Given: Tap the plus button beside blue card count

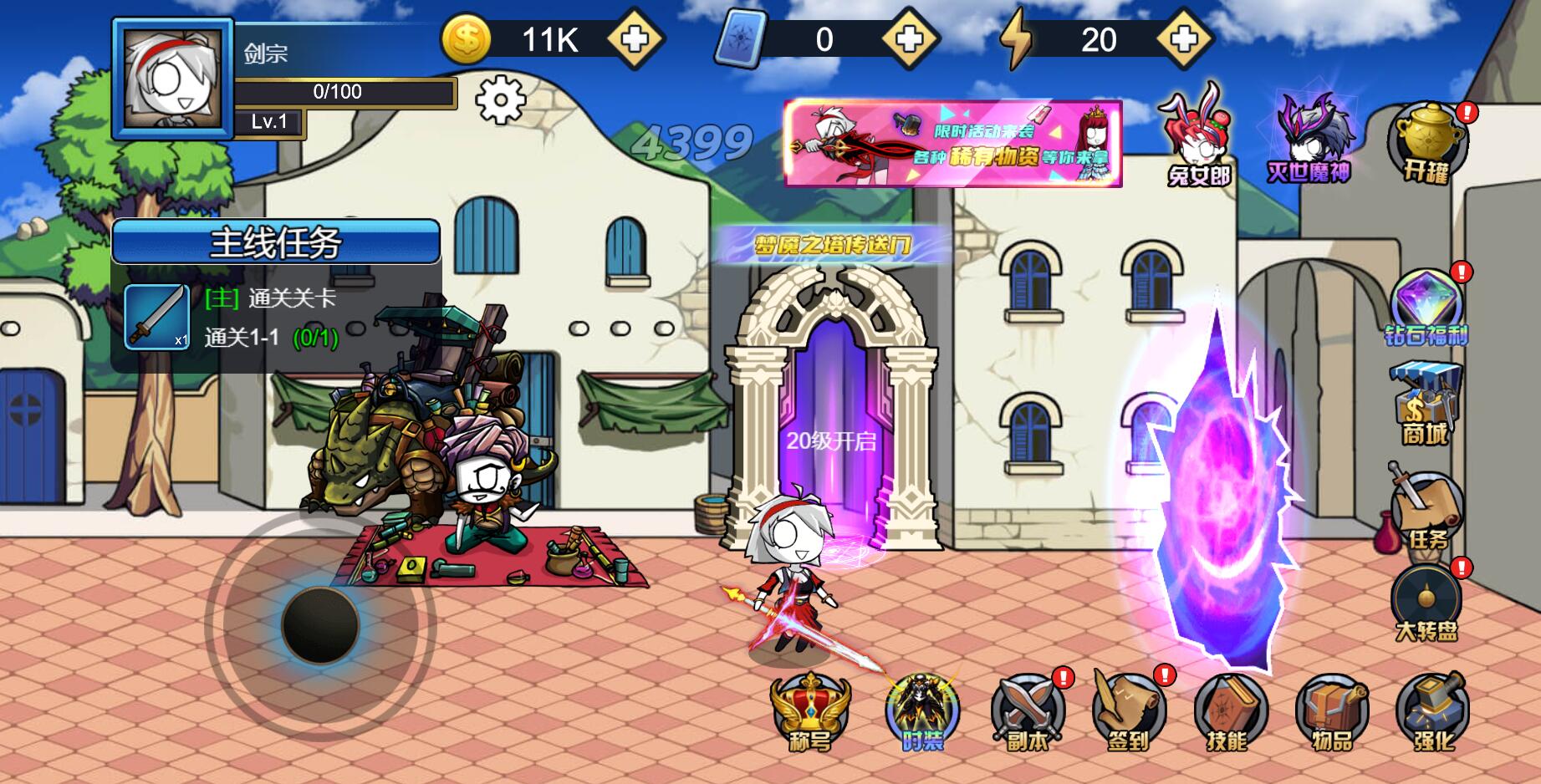Looking at the screenshot, I should click(909, 39).
